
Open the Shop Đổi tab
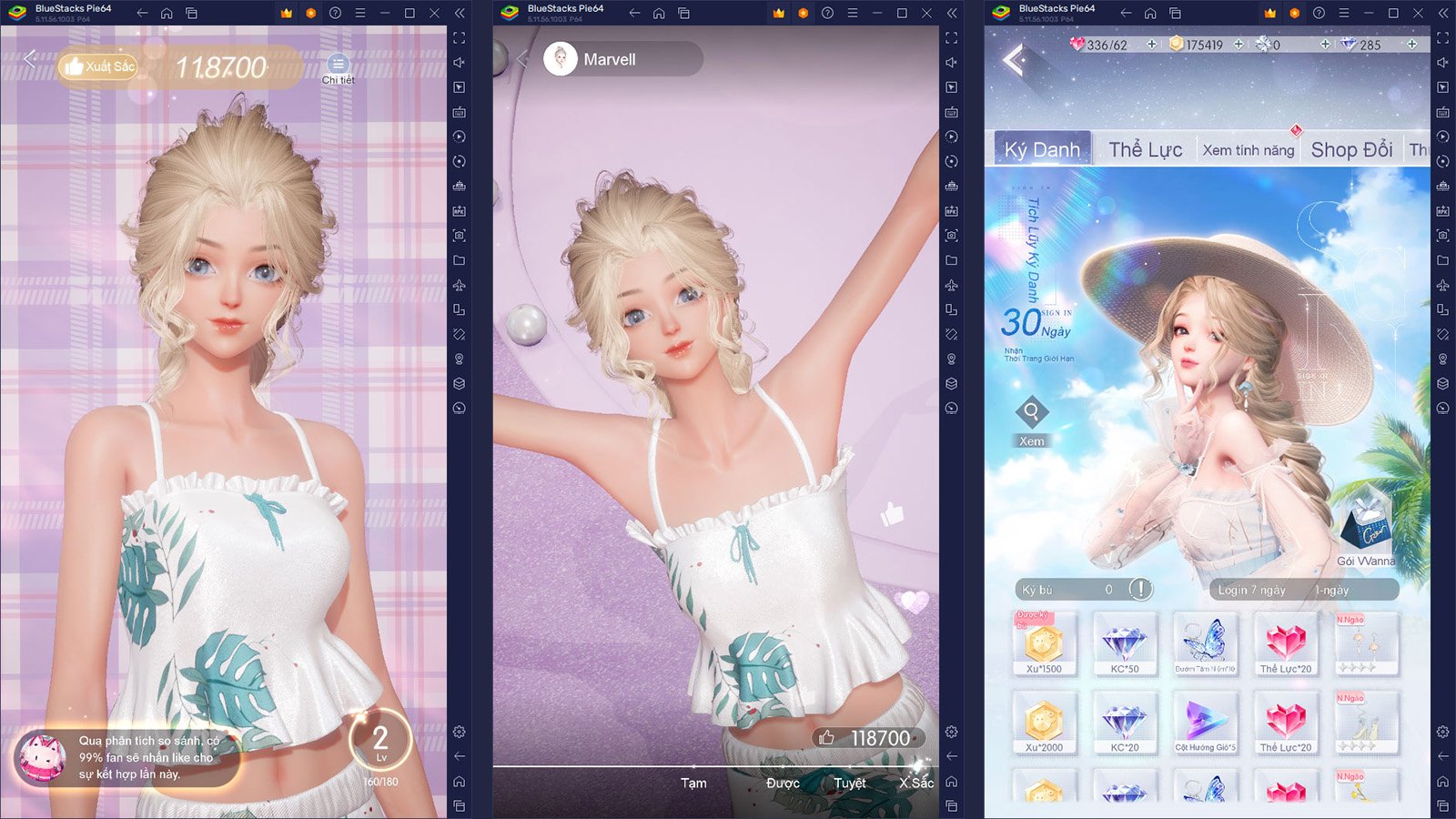coord(1350,148)
